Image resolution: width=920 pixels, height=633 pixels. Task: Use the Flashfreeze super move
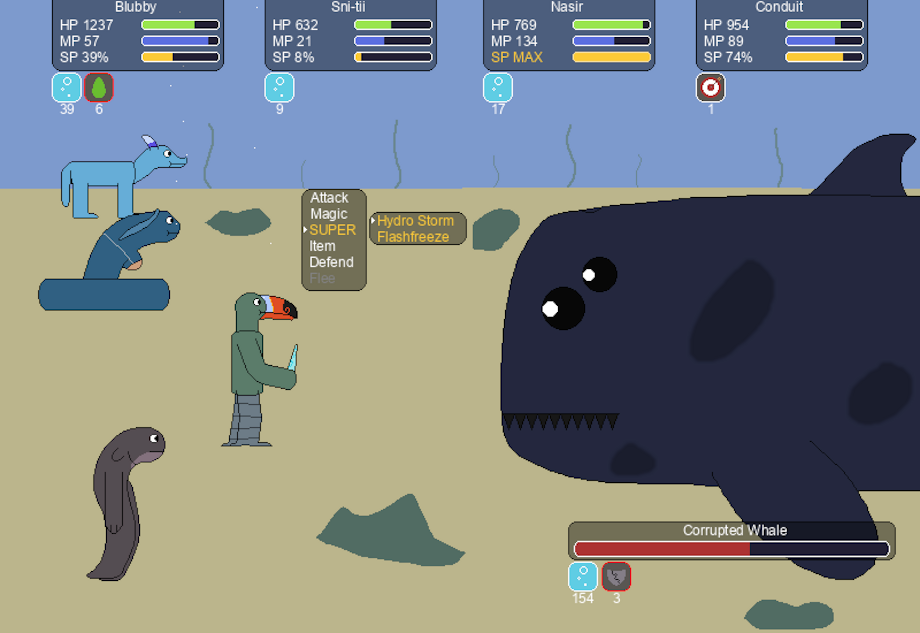(x=413, y=237)
